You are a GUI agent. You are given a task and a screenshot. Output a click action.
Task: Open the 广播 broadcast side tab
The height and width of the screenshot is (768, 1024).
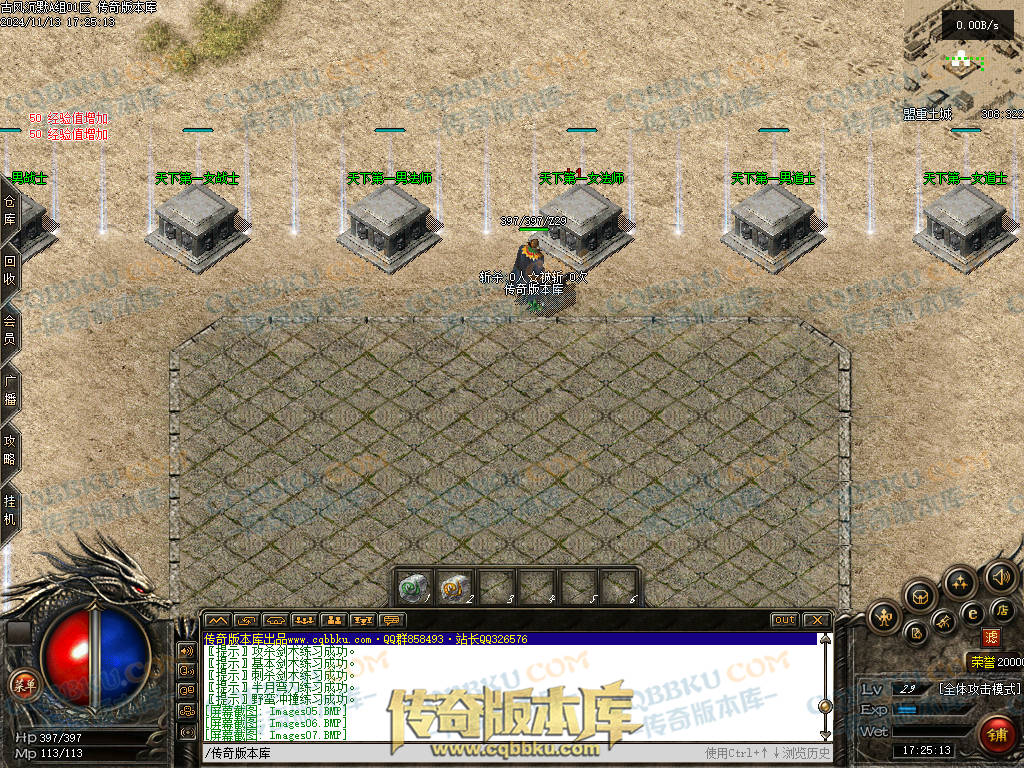pos(10,389)
